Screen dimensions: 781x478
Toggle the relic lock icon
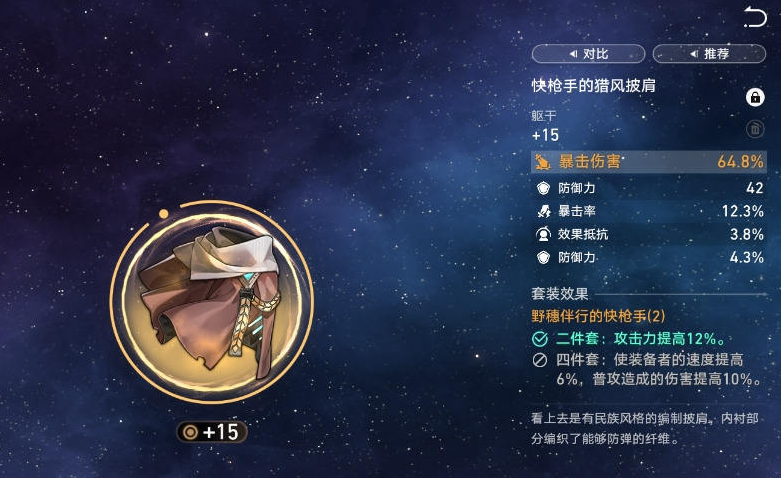(x=755, y=97)
